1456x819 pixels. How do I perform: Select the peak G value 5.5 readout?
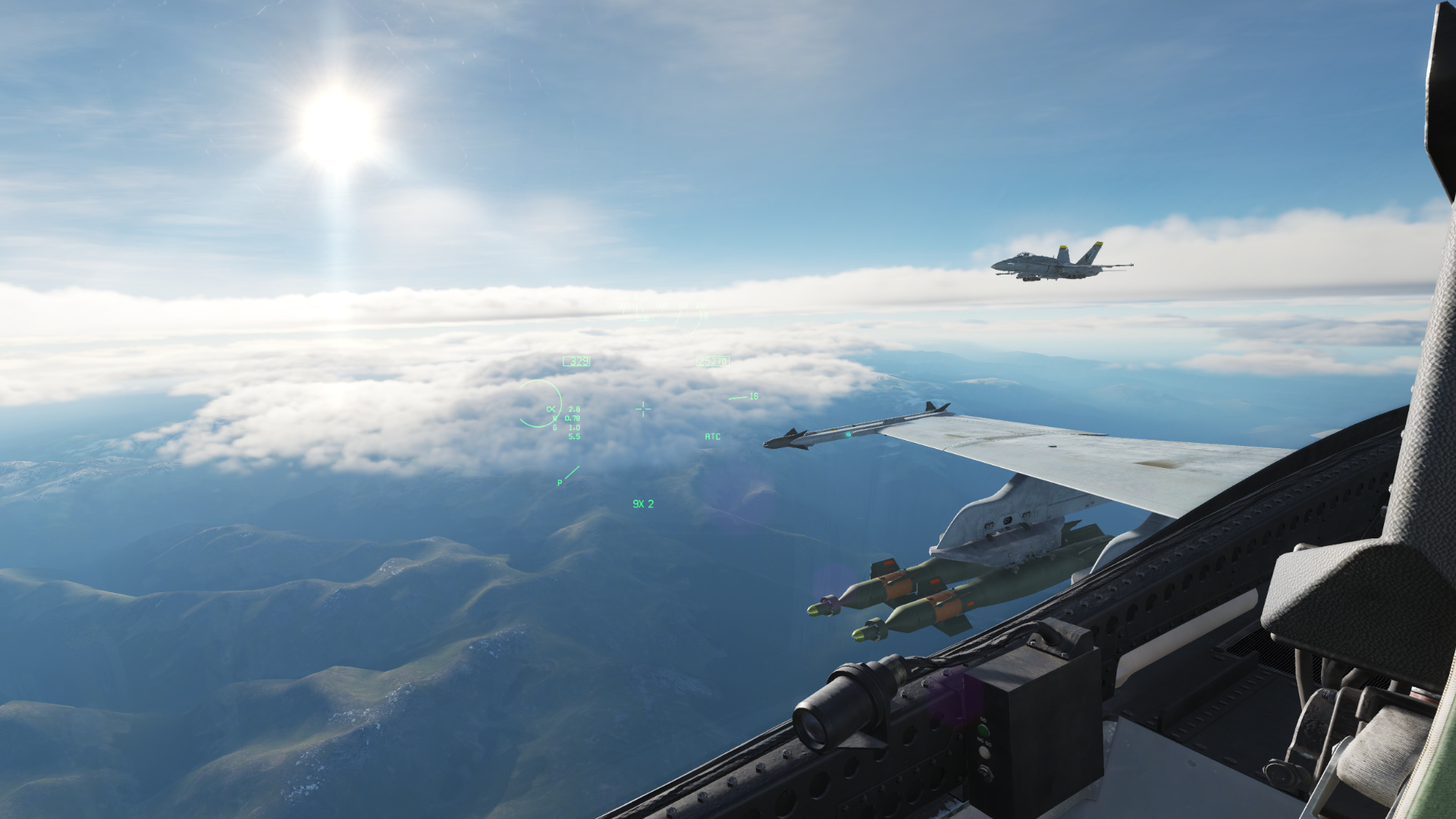pyautogui.click(x=575, y=436)
